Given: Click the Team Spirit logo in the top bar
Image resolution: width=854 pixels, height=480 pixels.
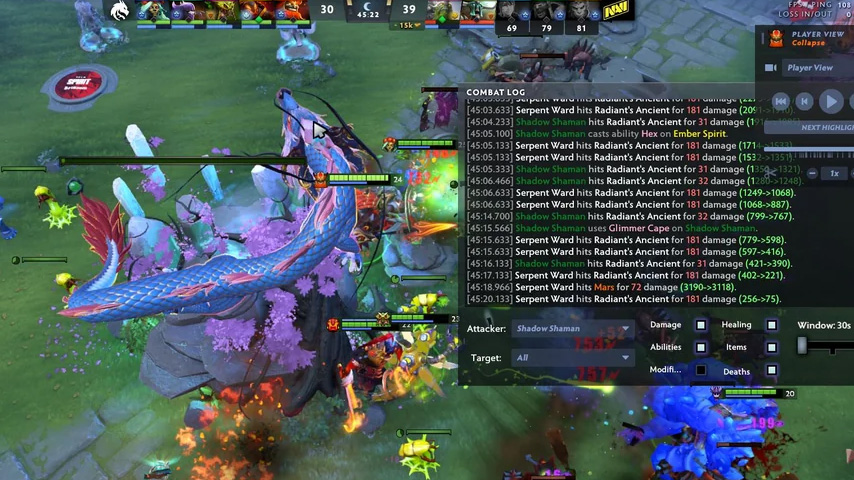Looking at the screenshot, I should pos(119,11).
